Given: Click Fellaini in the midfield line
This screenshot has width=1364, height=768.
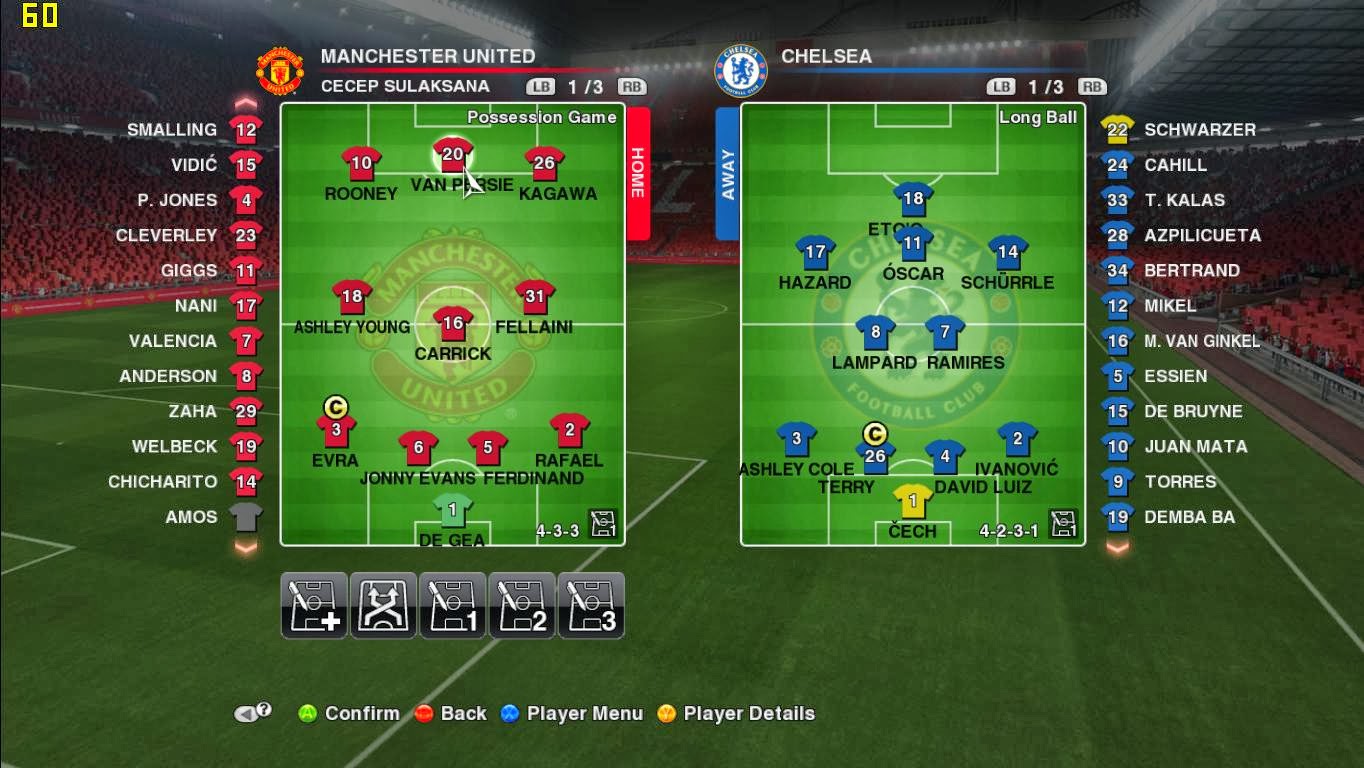Looking at the screenshot, I should tap(535, 297).
